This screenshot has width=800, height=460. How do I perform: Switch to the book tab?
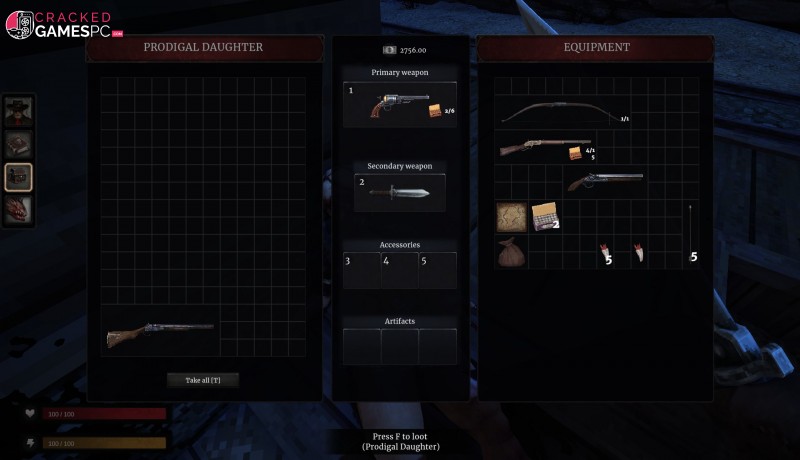click(19, 145)
